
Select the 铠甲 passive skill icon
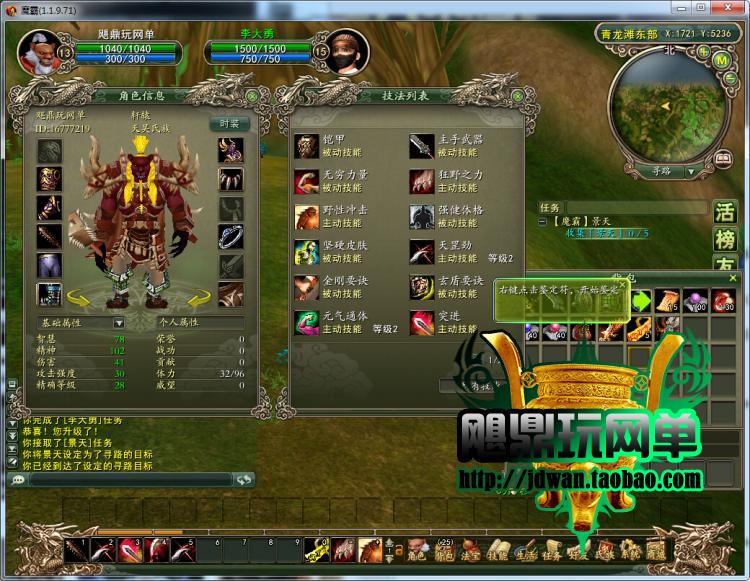click(x=307, y=147)
